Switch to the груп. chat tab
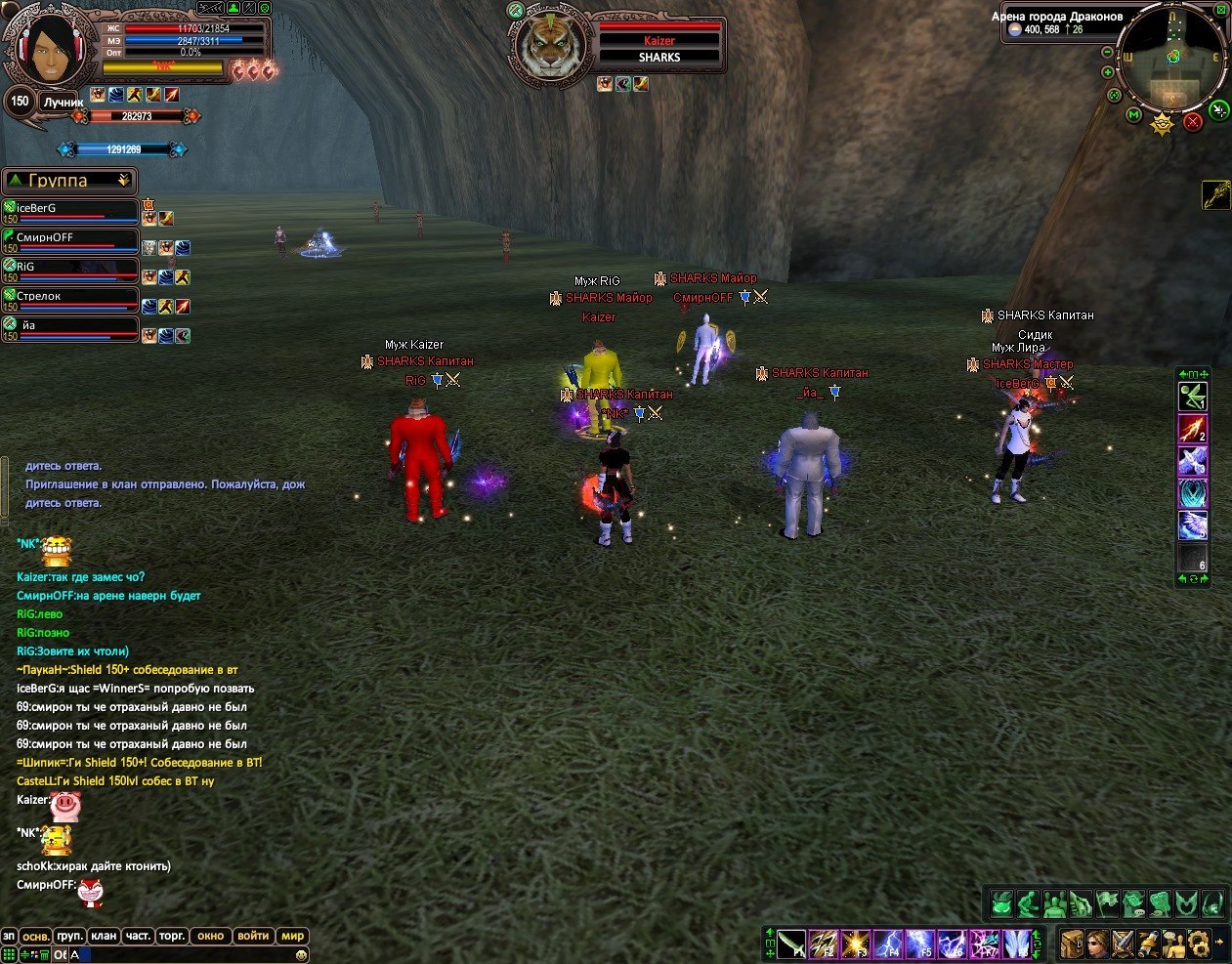The height and width of the screenshot is (964, 1232). click(70, 936)
